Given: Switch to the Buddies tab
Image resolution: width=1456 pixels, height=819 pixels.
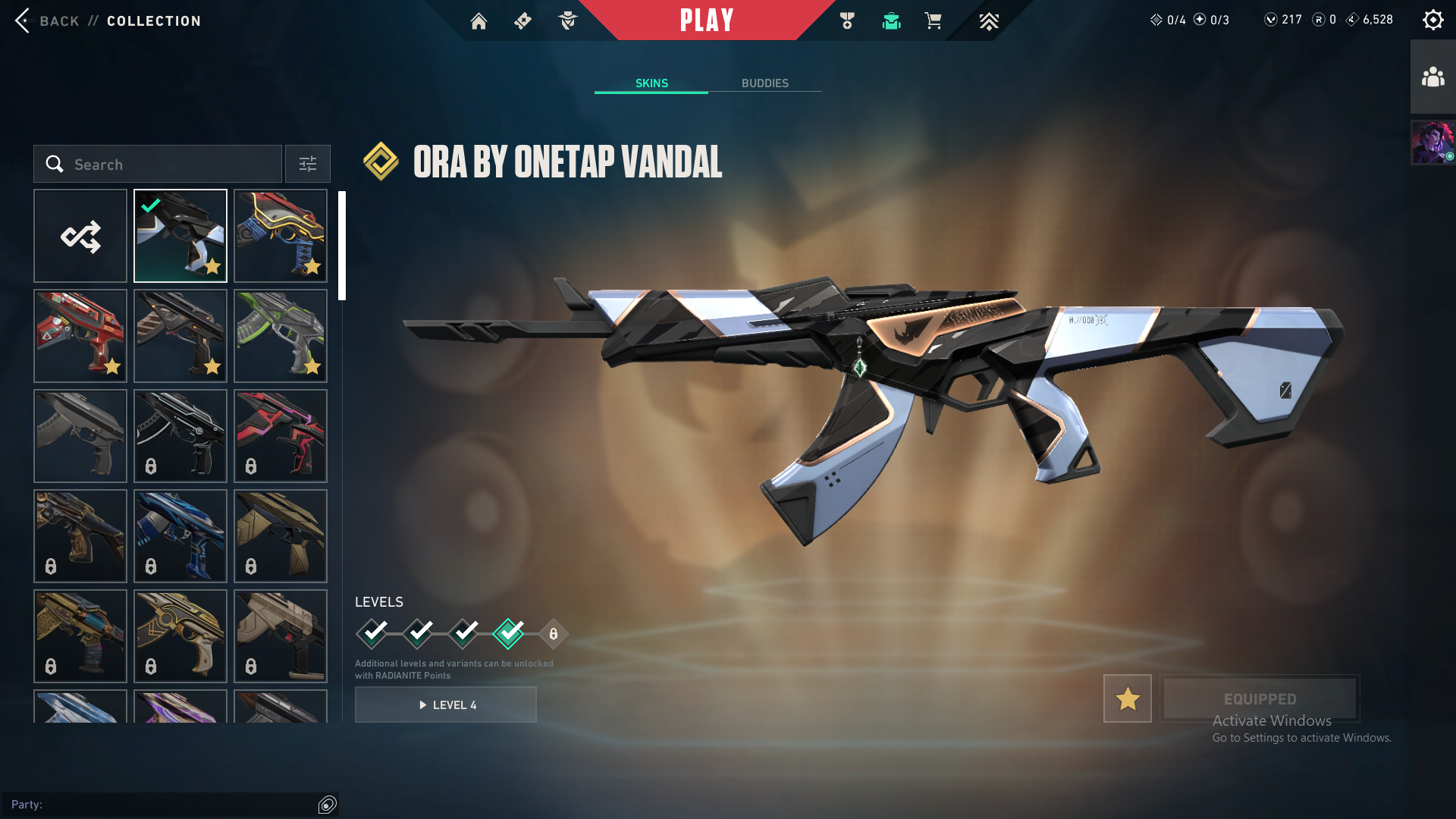Looking at the screenshot, I should [x=764, y=83].
